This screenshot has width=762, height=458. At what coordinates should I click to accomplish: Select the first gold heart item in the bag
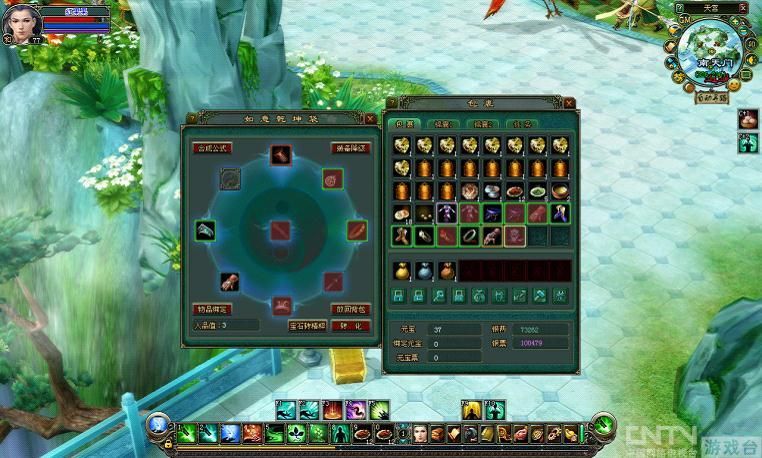pyautogui.click(x=402, y=146)
